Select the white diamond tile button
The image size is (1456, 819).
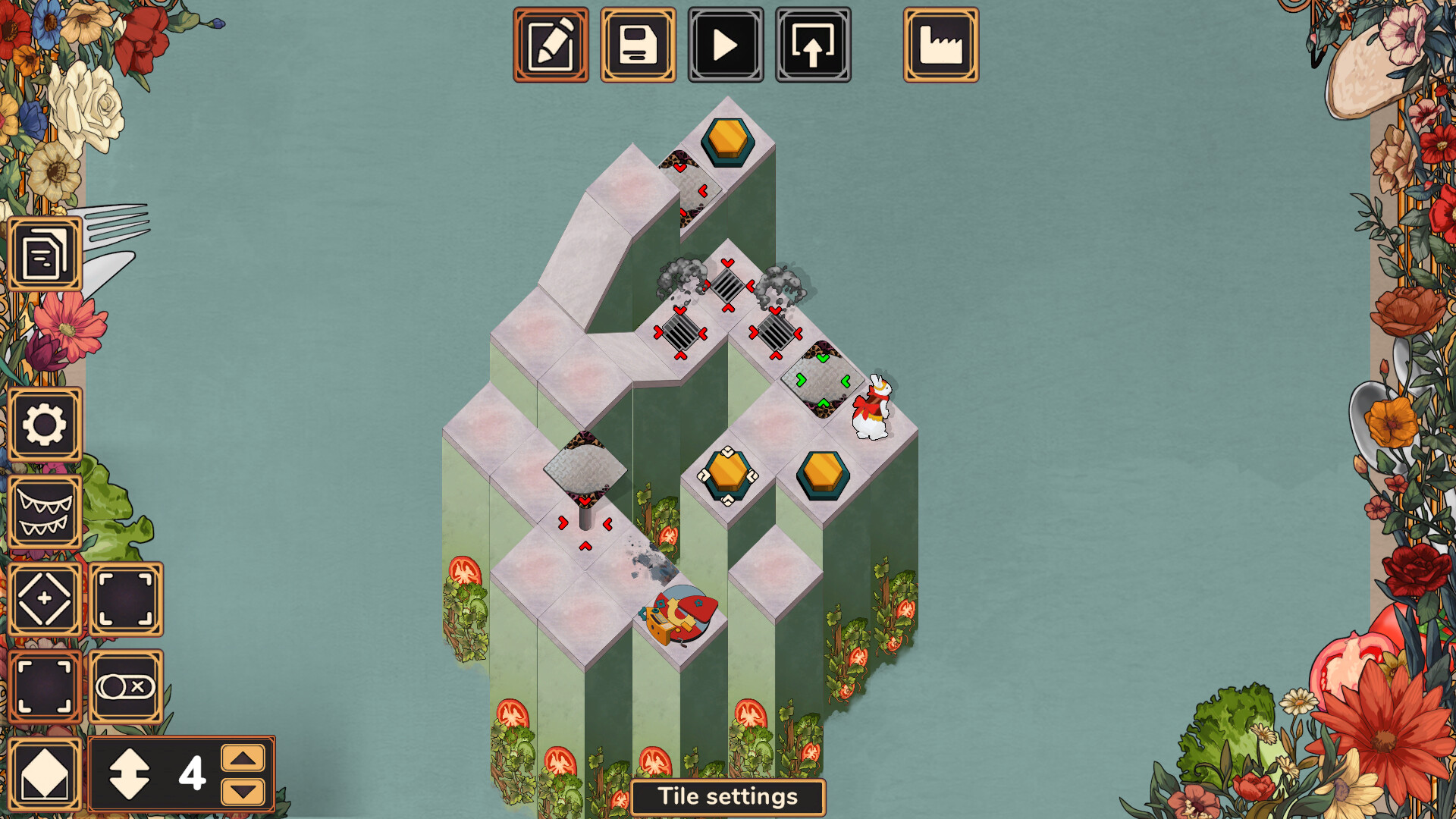[x=45, y=775]
